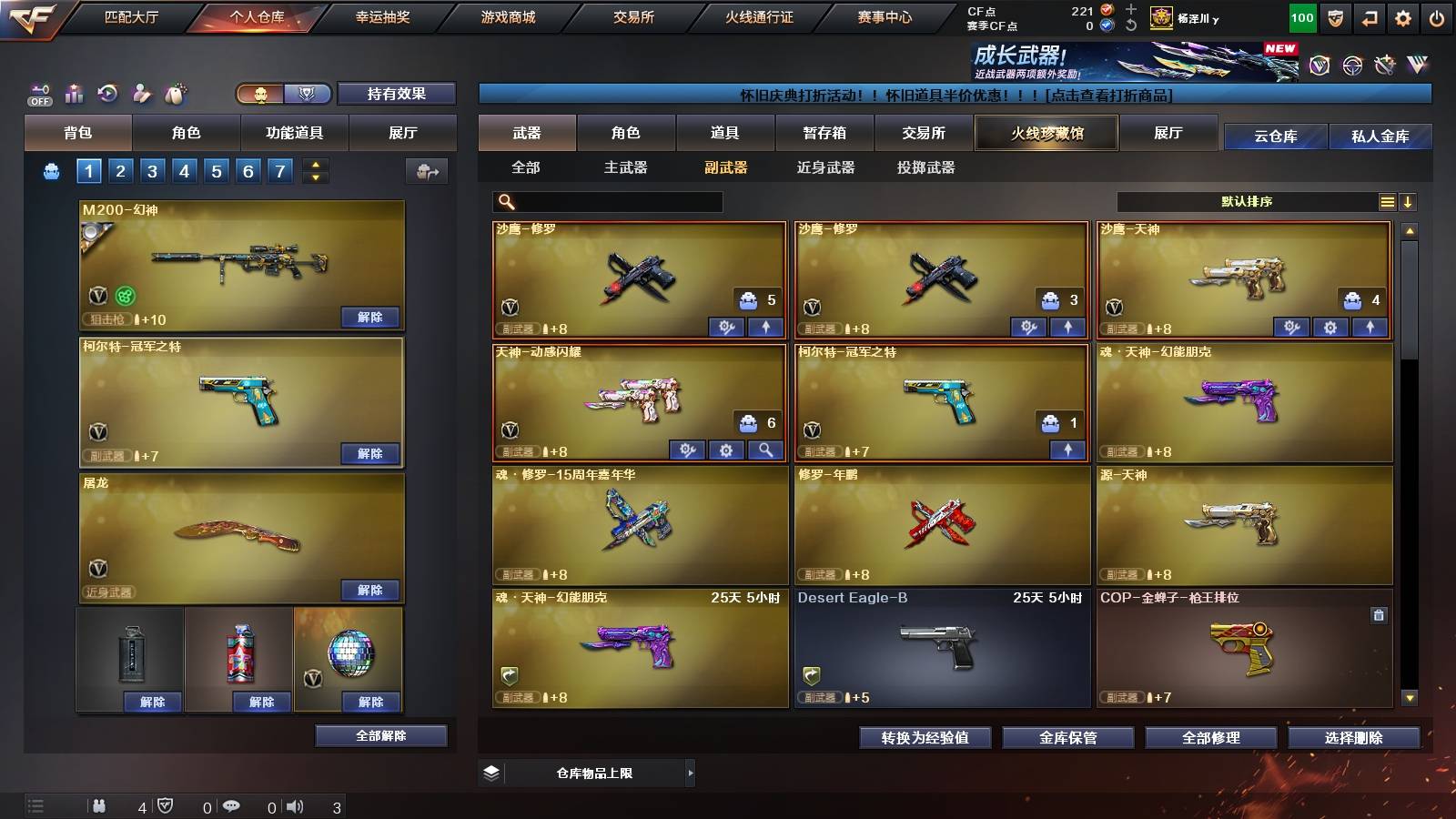Viewport: 1456px width, 819px height.
Task: Switch to the 副武器 tab
Action: [725, 167]
